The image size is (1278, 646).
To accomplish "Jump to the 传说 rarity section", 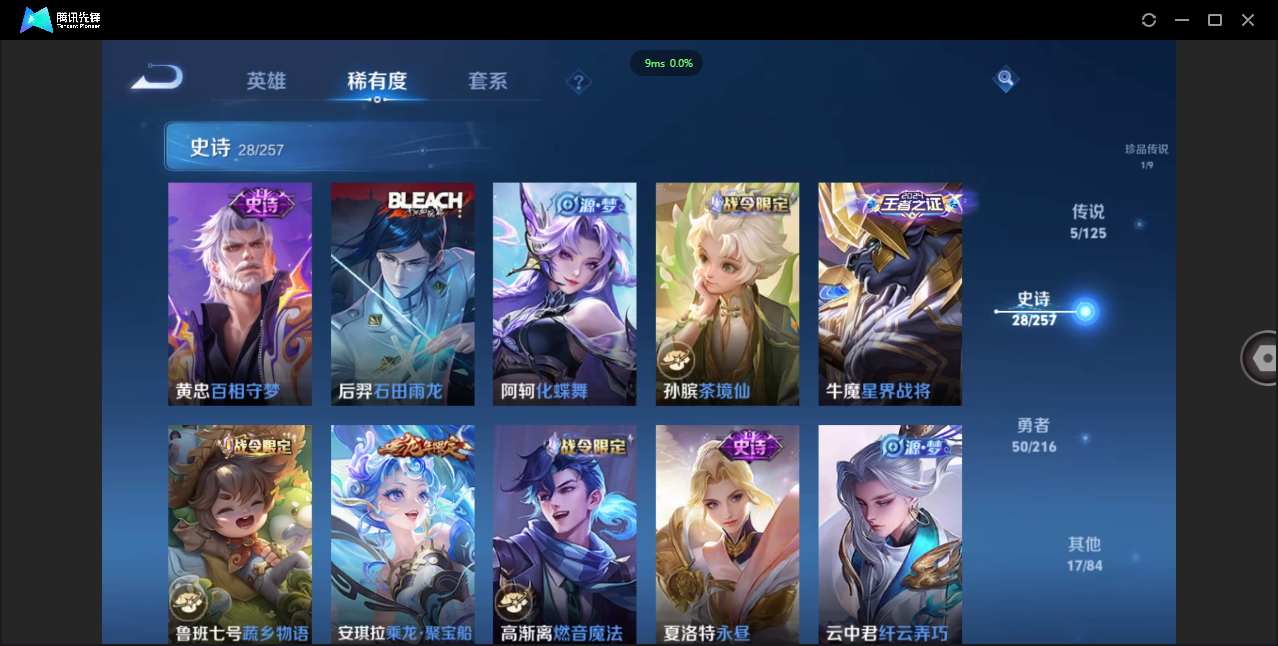I will (x=1088, y=220).
